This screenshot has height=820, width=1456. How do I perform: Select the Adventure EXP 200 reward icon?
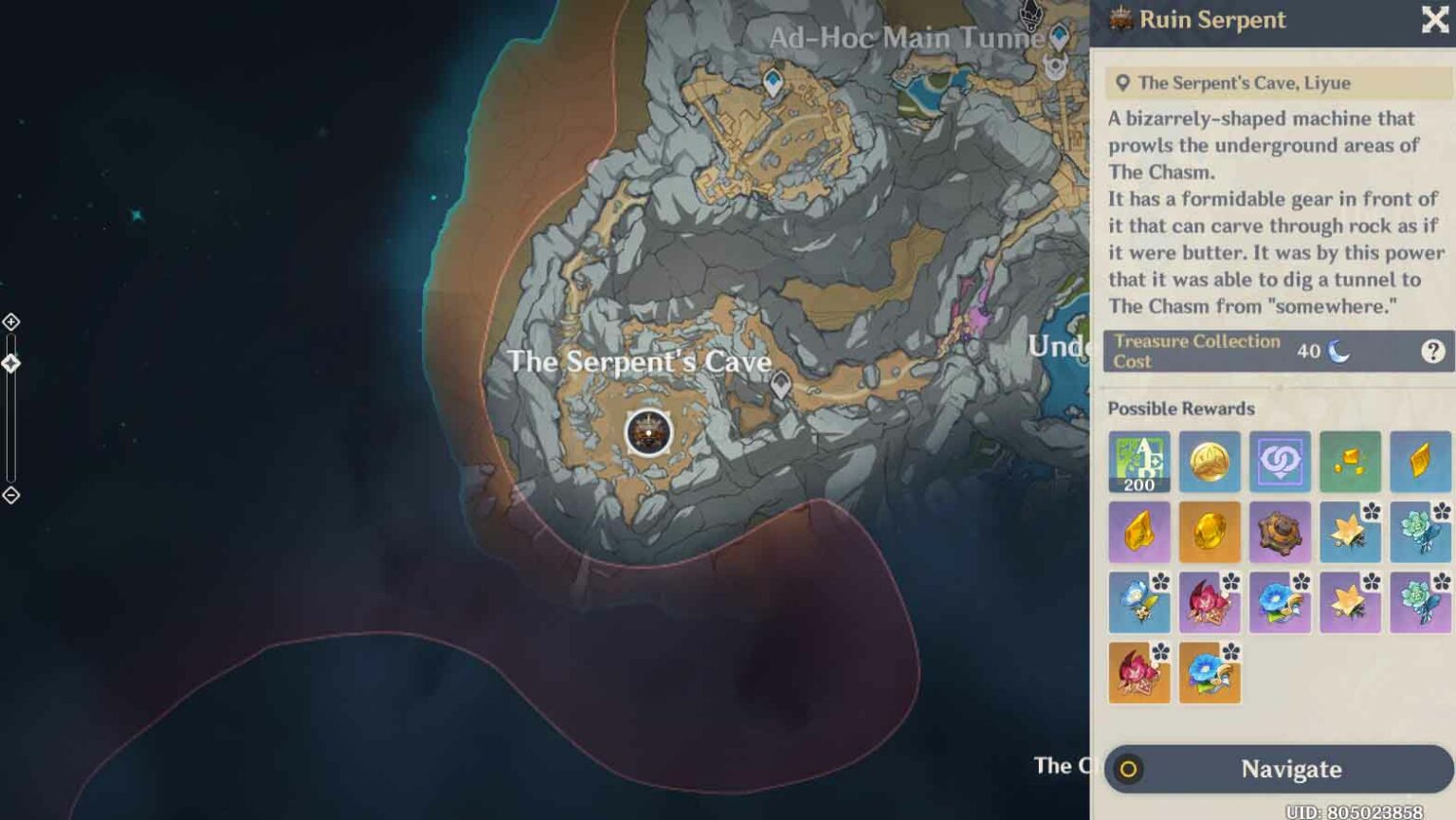coord(1138,463)
